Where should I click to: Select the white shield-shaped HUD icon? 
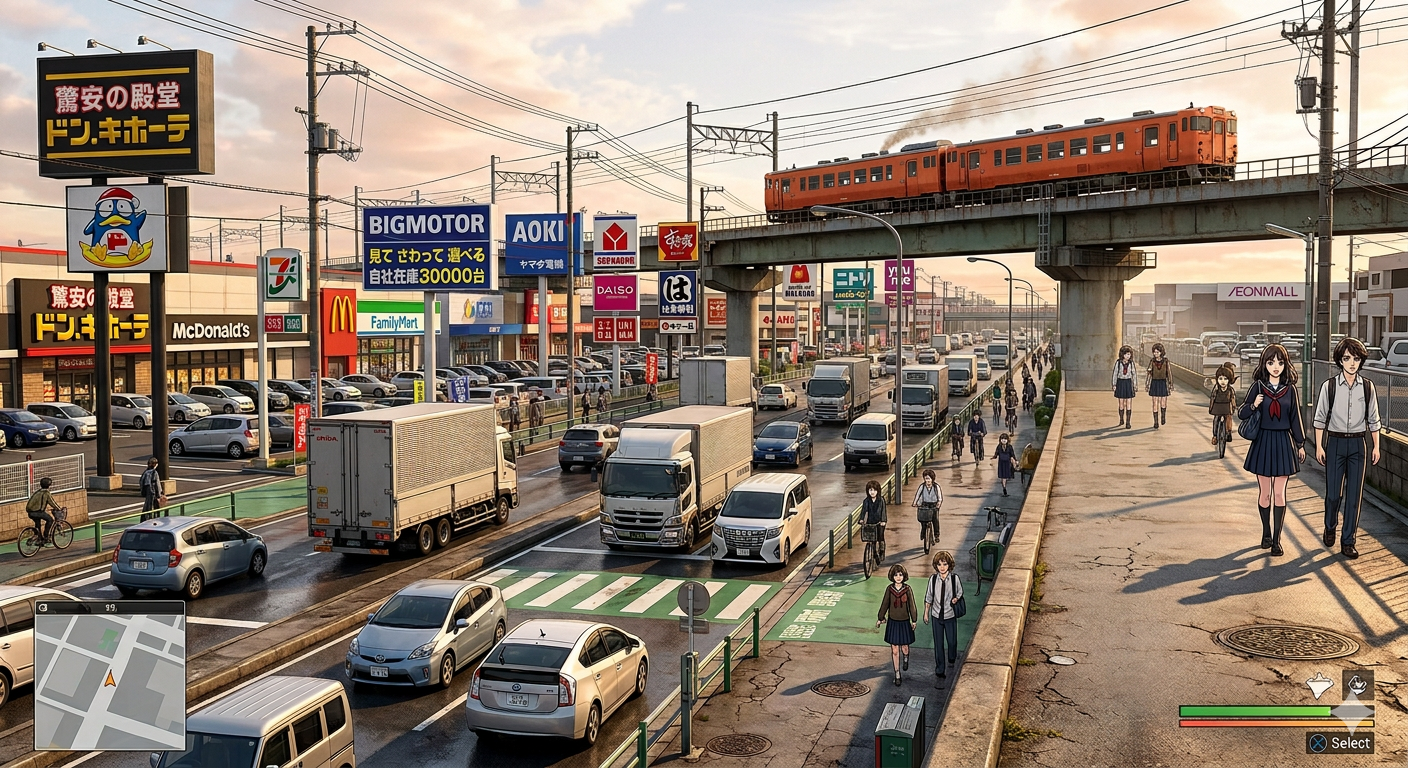[1319, 685]
